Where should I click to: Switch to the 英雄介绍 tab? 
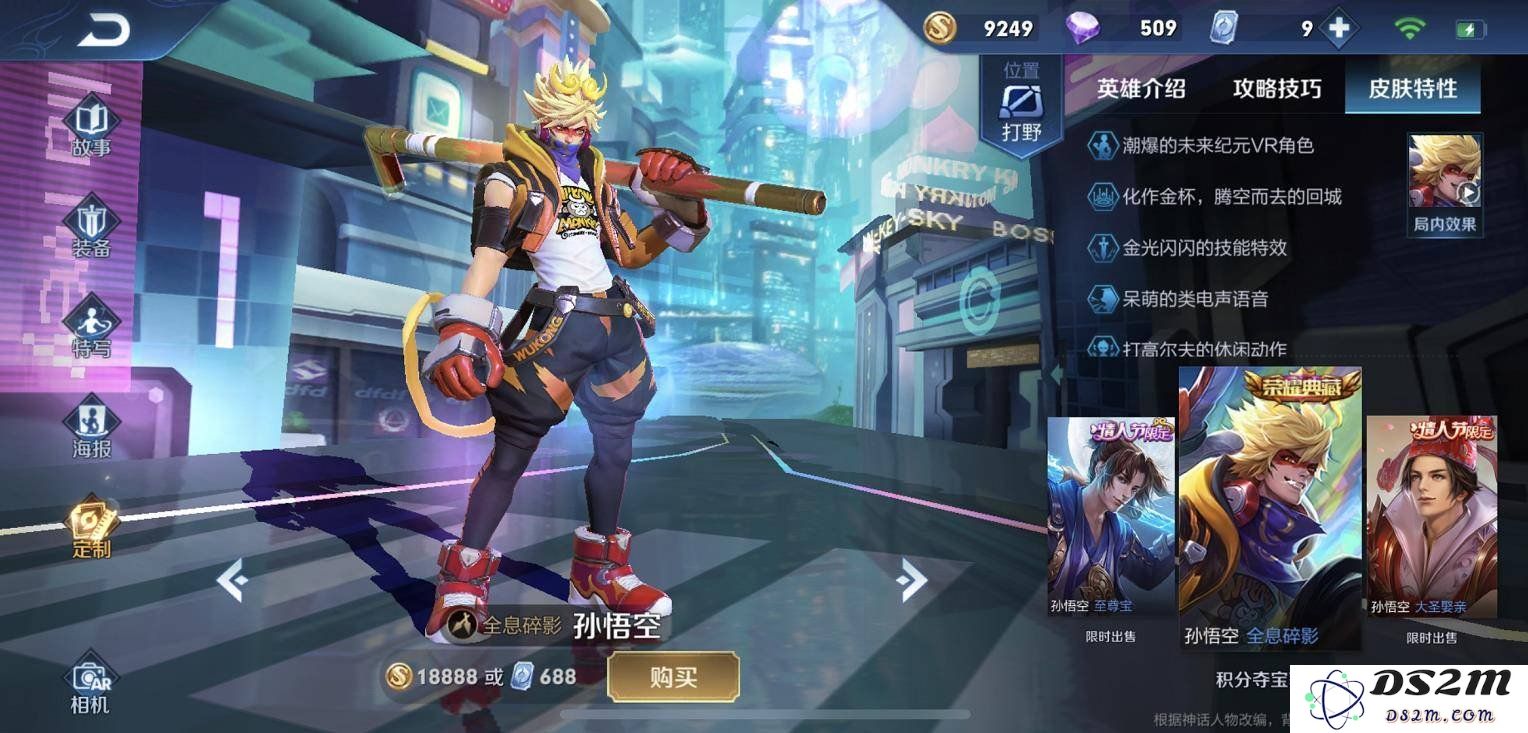pos(1141,88)
